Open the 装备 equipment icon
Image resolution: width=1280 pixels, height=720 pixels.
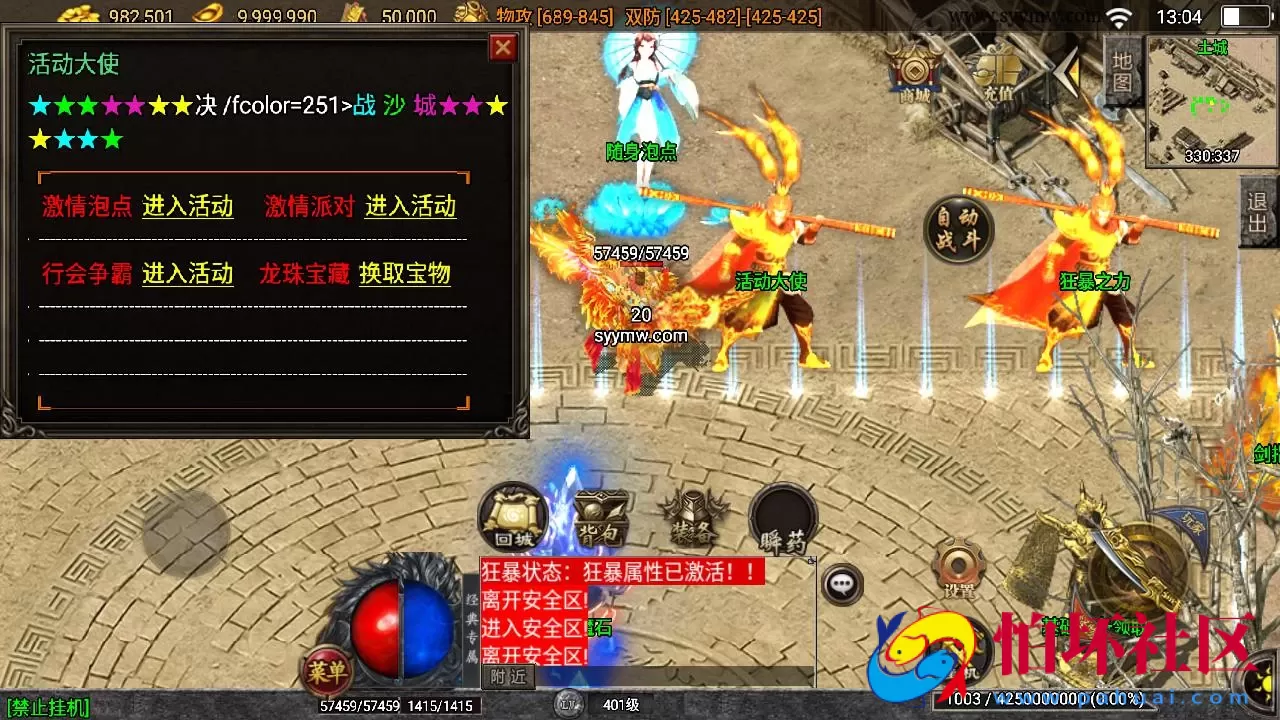coord(693,515)
